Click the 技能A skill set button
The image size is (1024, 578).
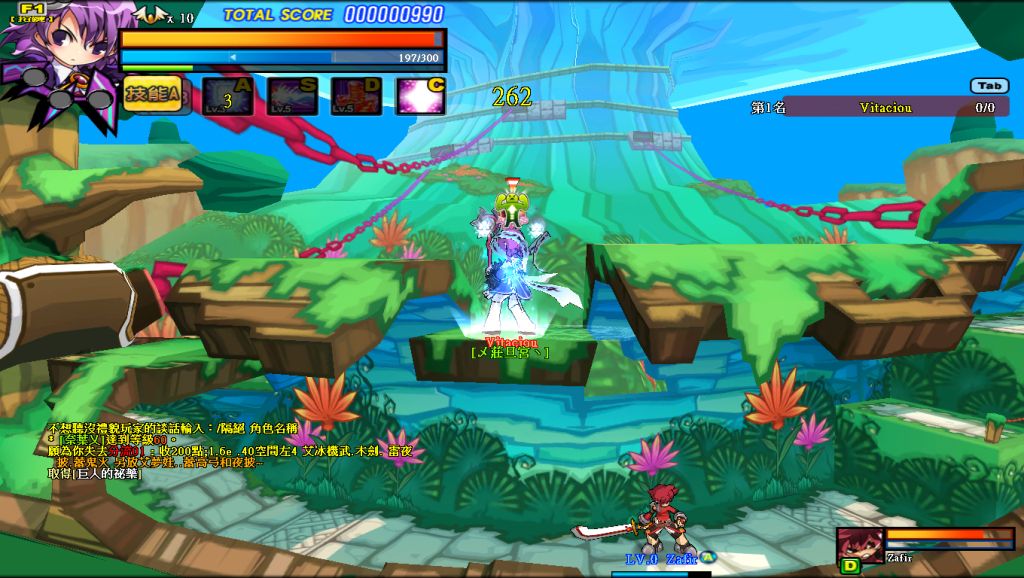pos(153,94)
